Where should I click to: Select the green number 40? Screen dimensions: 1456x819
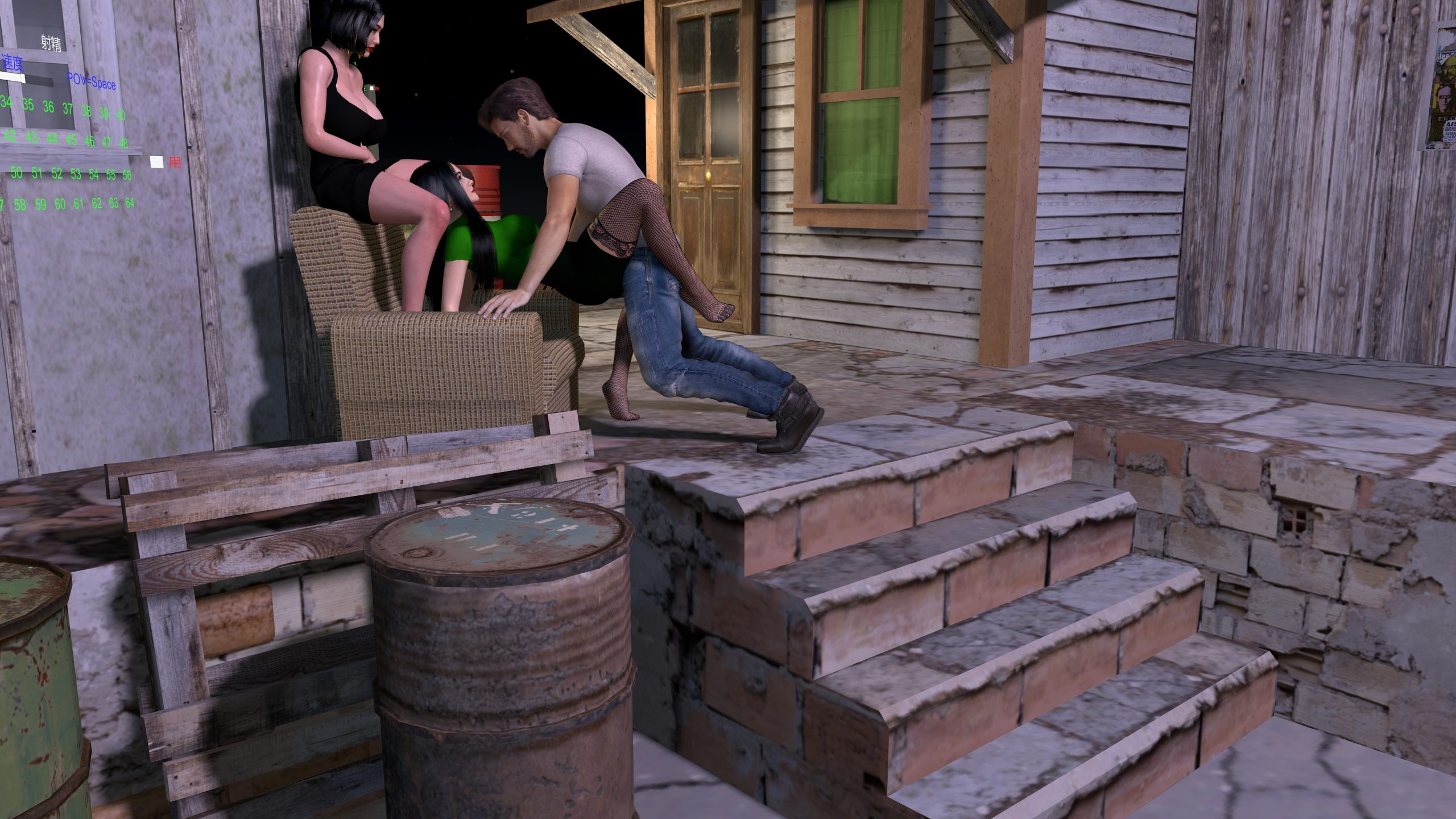coord(121,115)
